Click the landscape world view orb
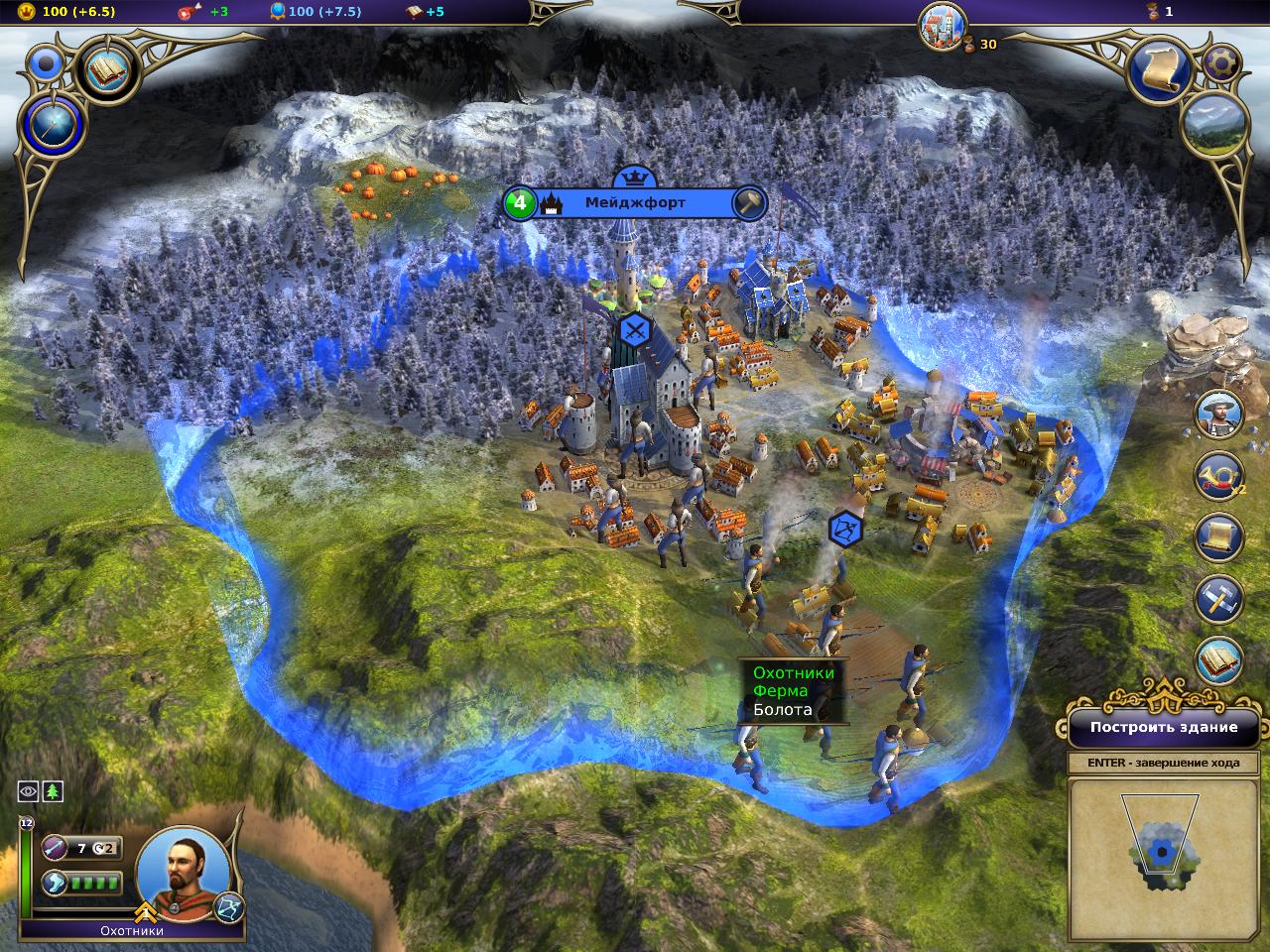The height and width of the screenshot is (952, 1270). click(x=1213, y=126)
